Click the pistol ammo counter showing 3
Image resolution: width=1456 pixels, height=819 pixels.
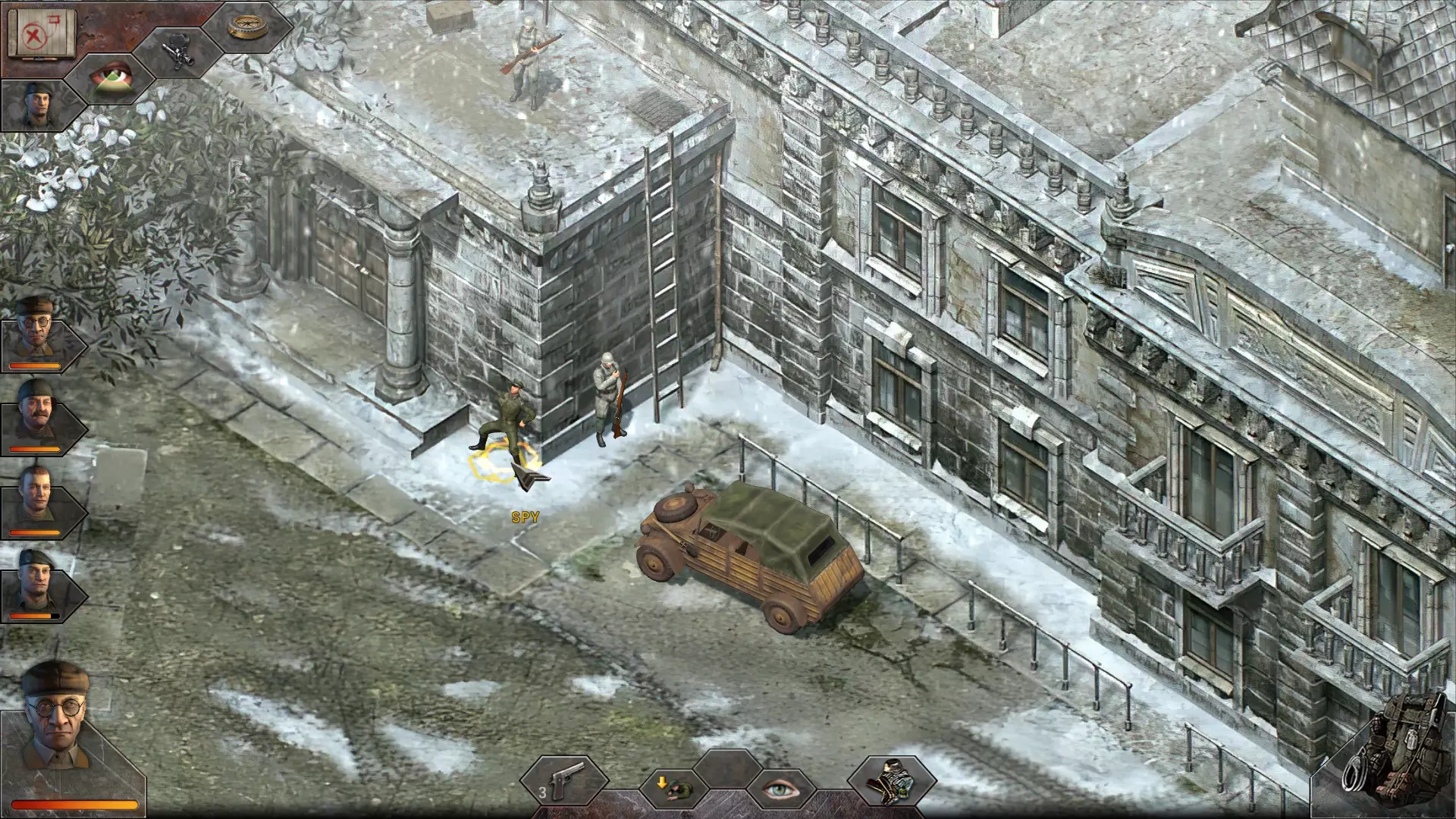pos(543,793)
